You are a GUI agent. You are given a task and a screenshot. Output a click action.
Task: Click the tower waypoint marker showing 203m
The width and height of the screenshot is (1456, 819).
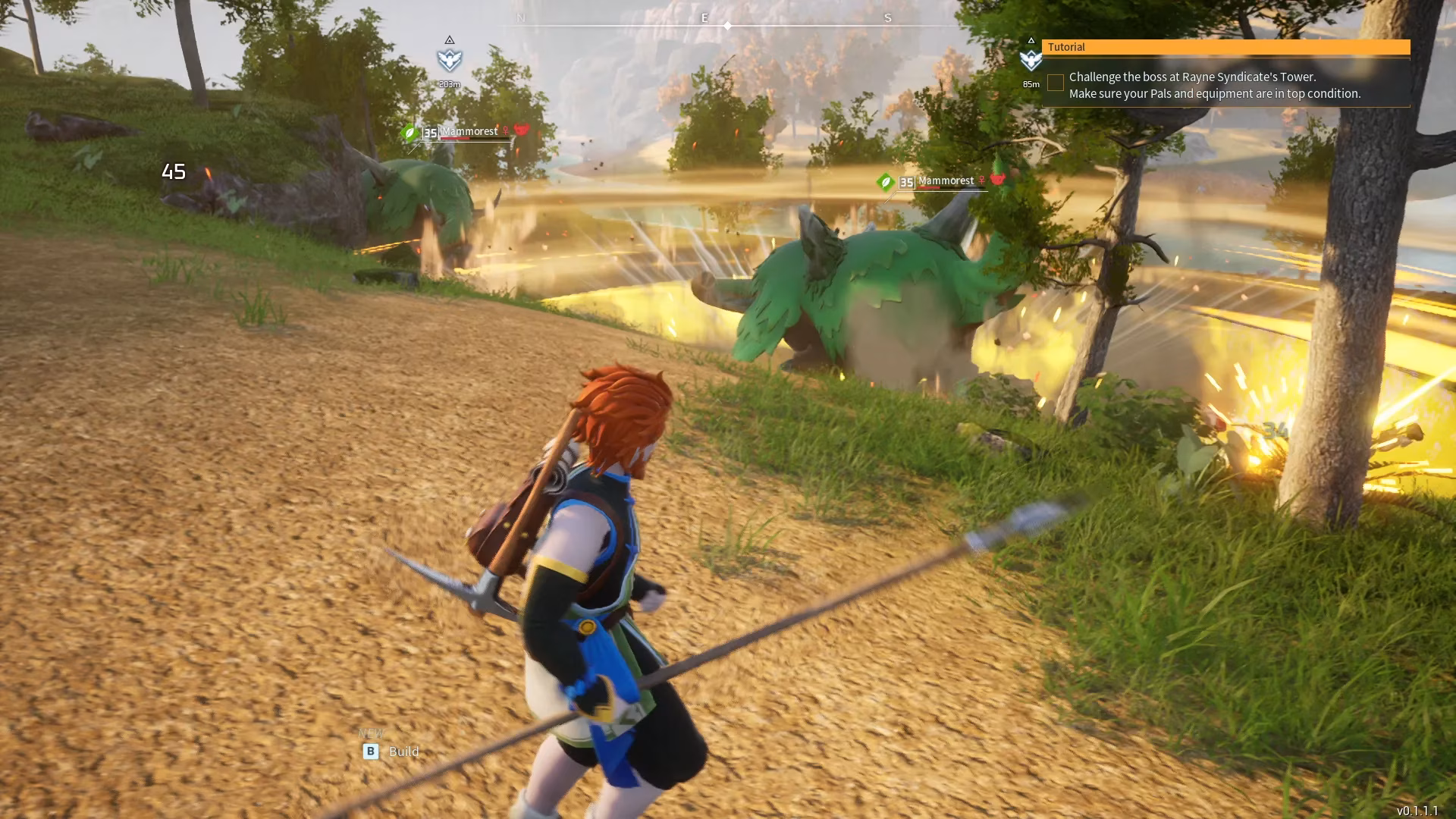click(x=450, y=60)
